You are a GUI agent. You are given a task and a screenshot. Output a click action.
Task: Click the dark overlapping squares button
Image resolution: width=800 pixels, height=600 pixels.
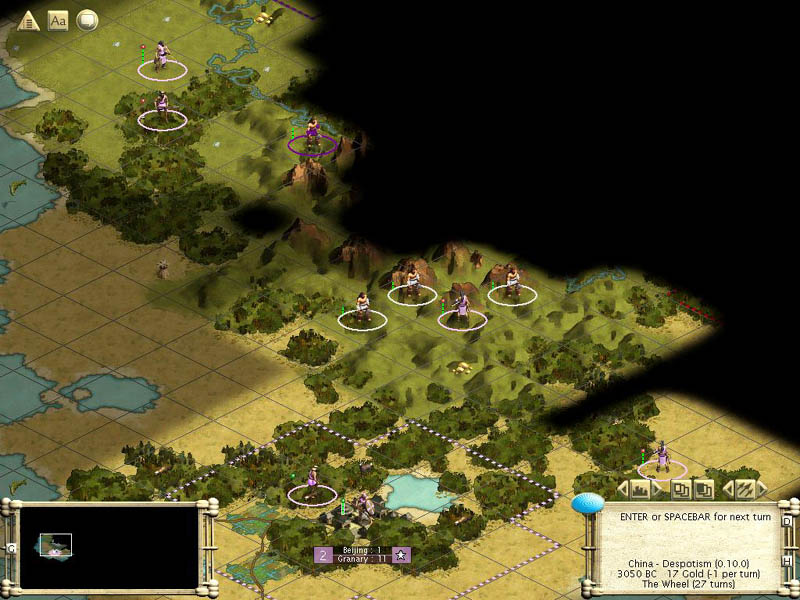703,489
